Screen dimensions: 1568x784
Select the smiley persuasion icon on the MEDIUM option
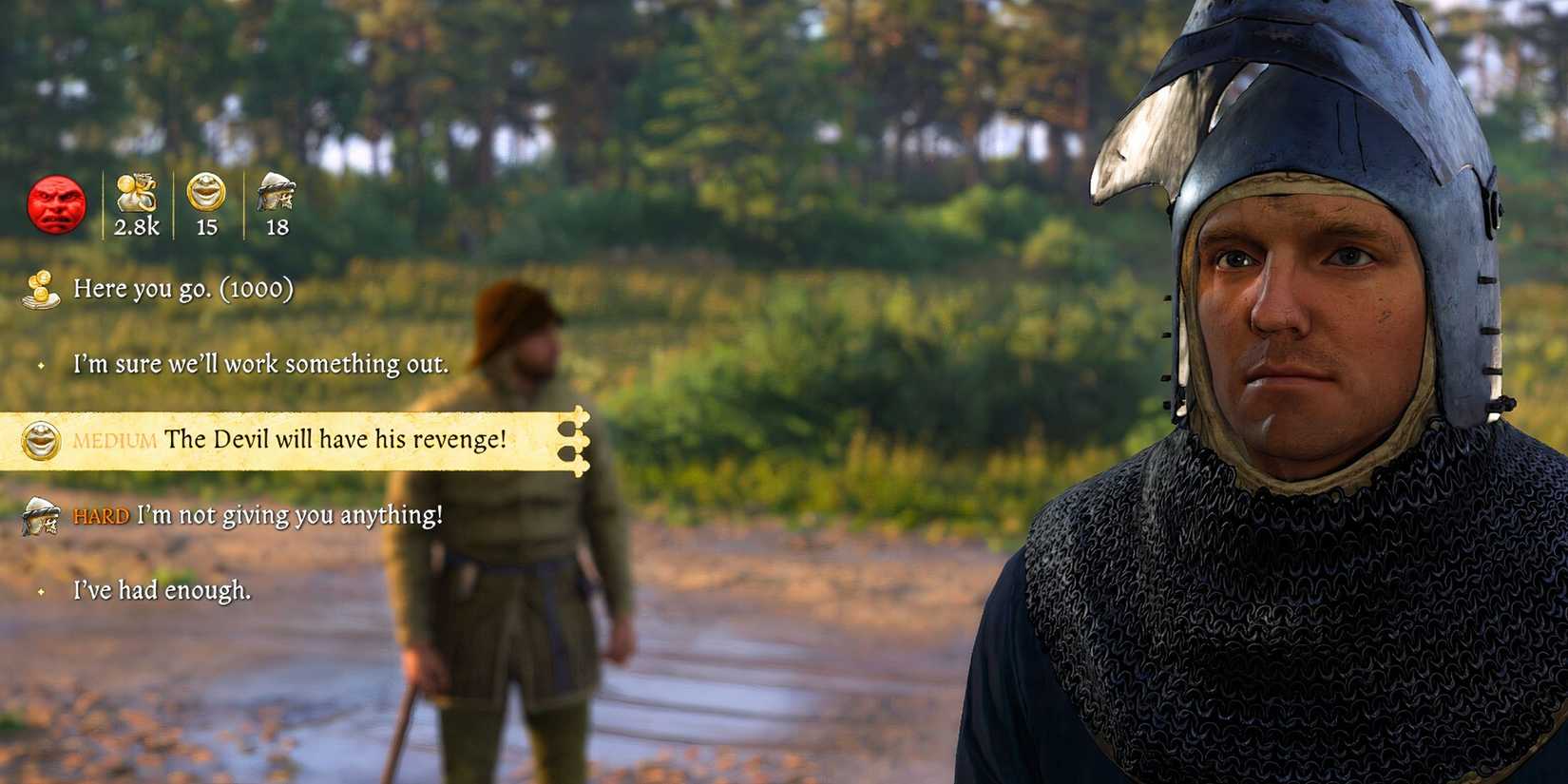click(40, 440)
